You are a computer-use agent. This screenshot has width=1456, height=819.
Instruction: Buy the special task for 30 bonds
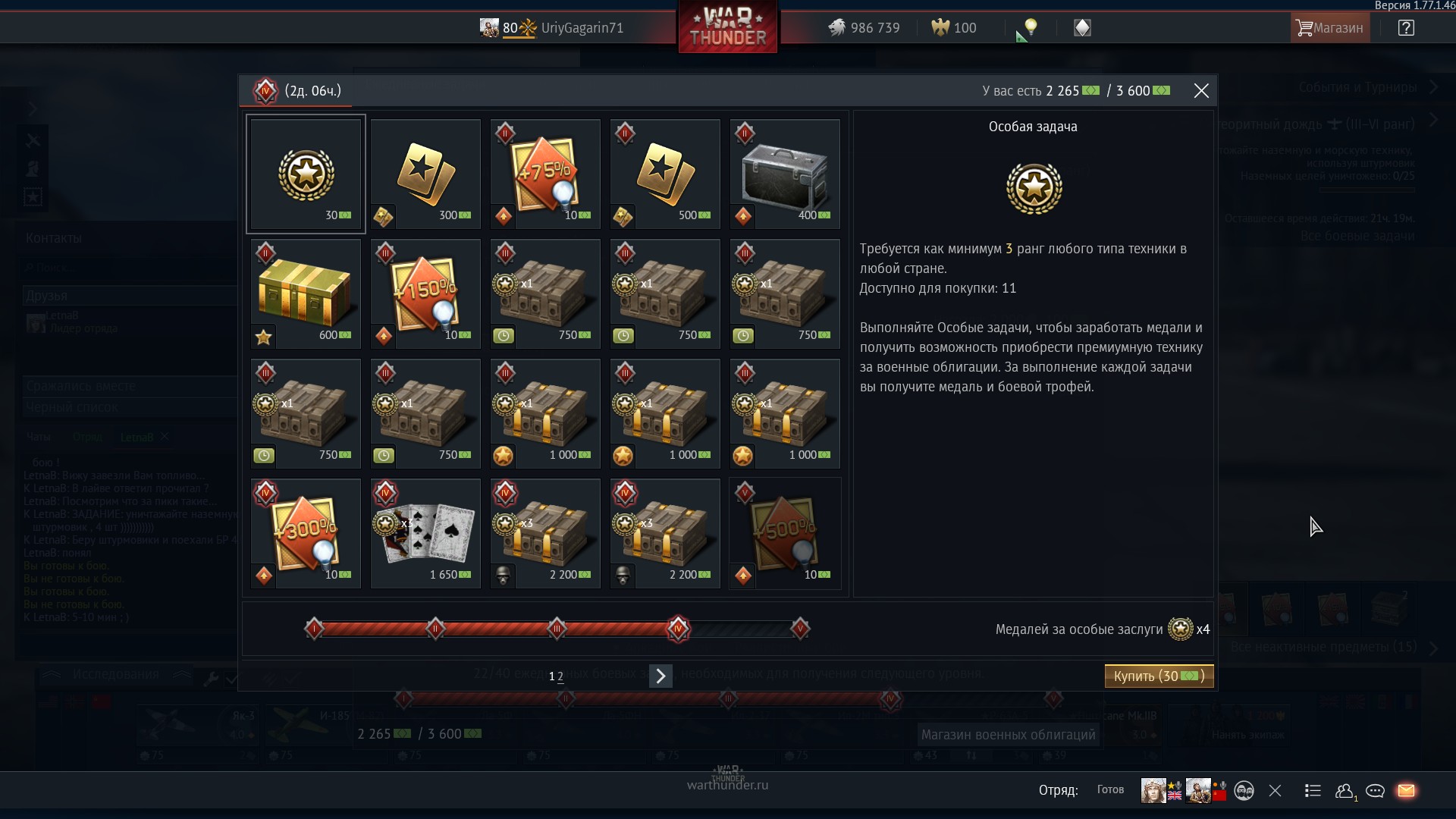coord(1159,676)
